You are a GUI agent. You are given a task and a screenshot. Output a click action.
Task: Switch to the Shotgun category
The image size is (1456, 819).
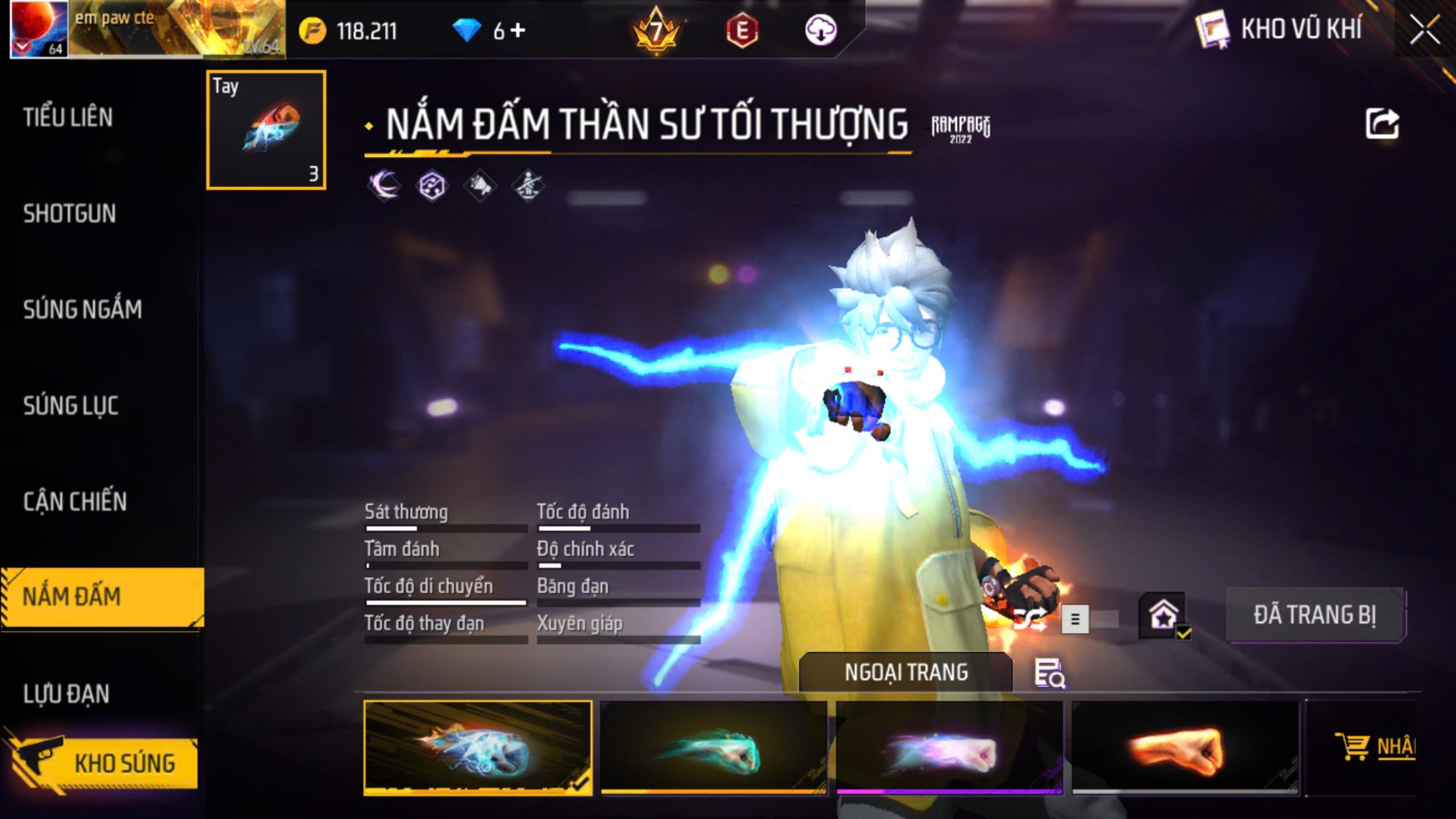(x=69, y=214)
